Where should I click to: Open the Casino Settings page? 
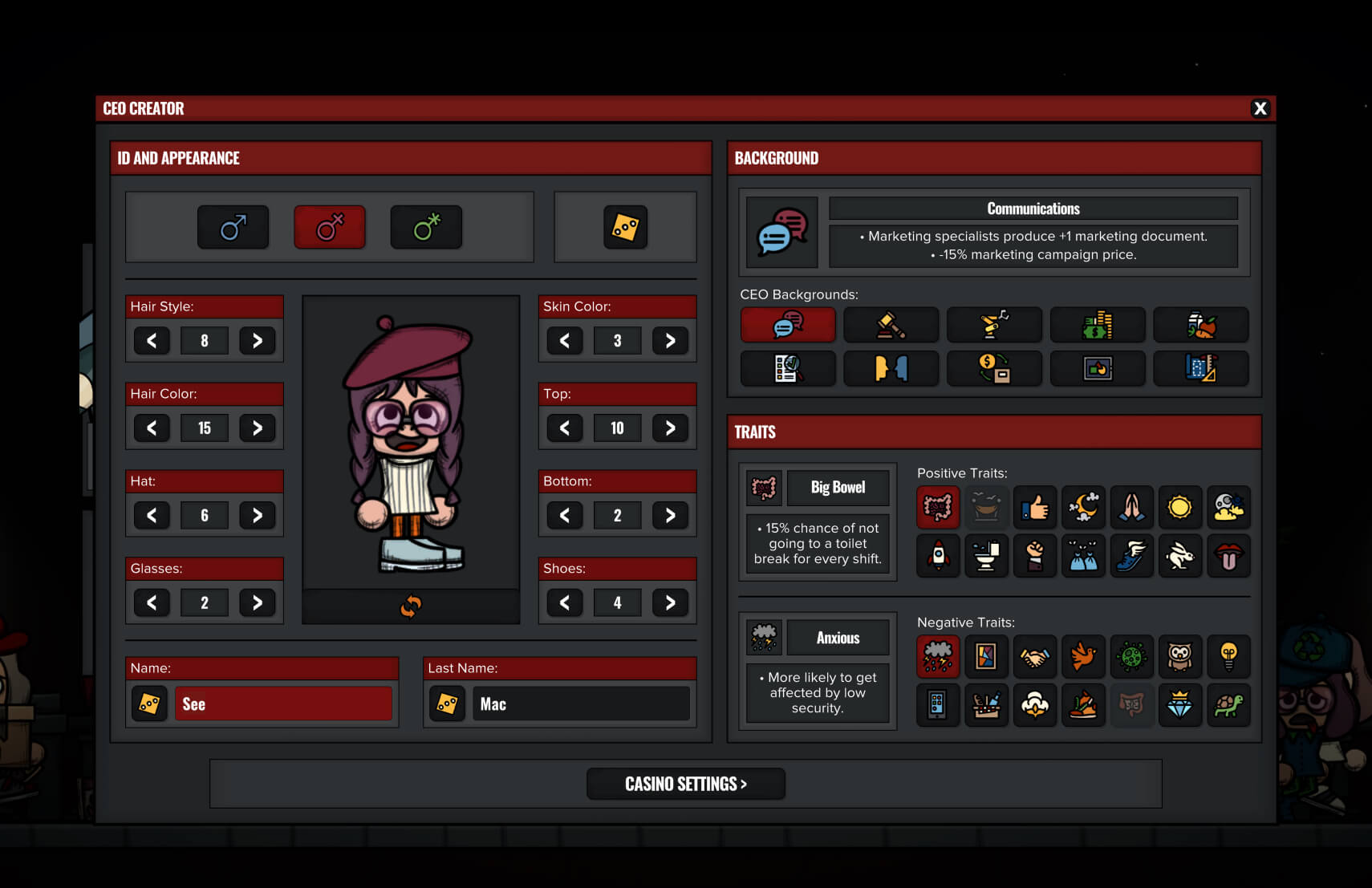[685, 784]
